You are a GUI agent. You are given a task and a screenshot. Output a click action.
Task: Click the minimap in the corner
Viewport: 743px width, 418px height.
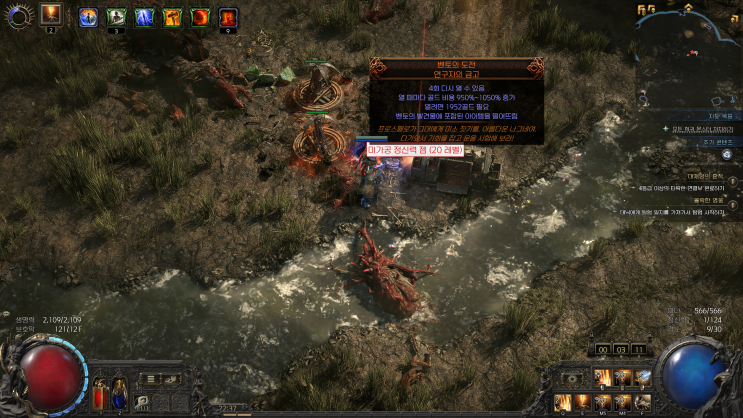688,40
